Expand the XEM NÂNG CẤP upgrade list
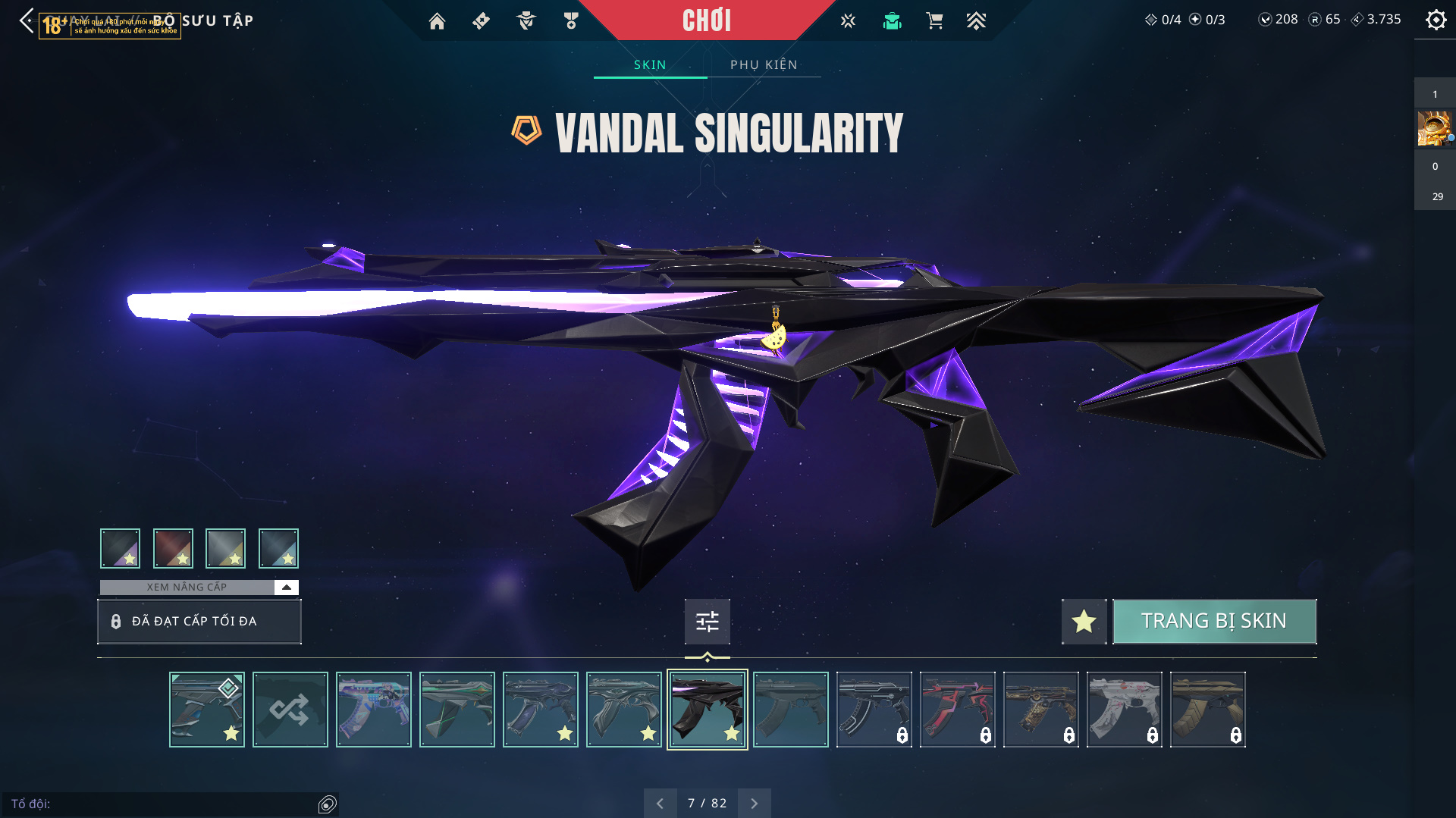This screenshot has width=1456, height=818. tap(286, 587)
